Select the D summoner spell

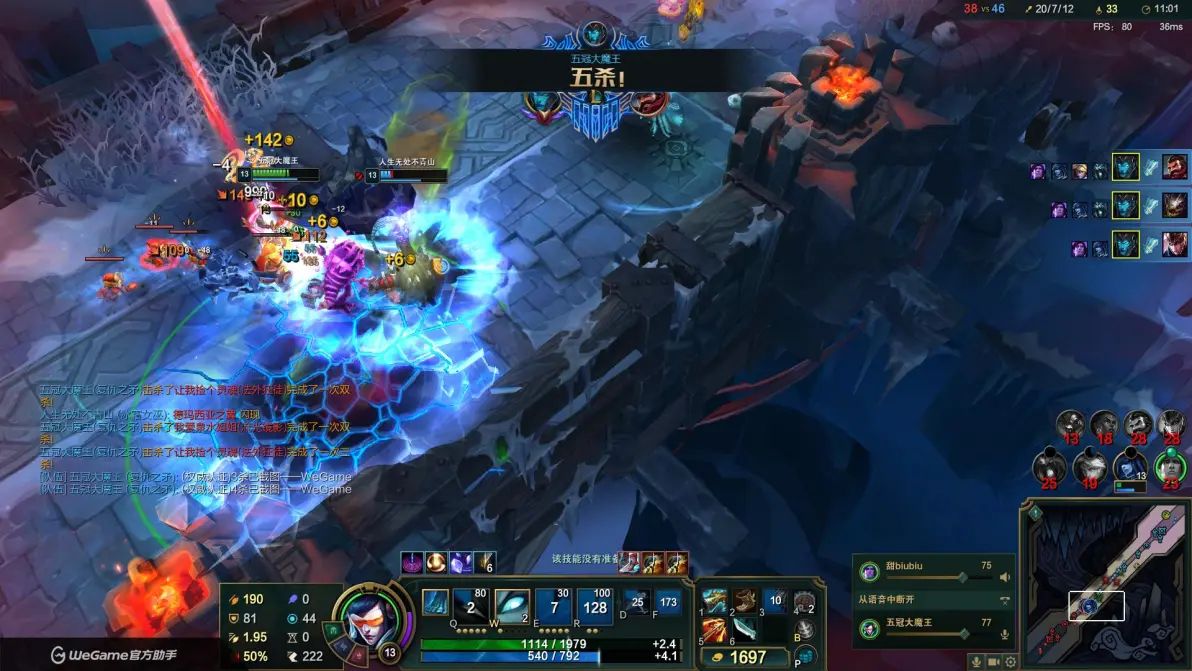pos(637,602)
